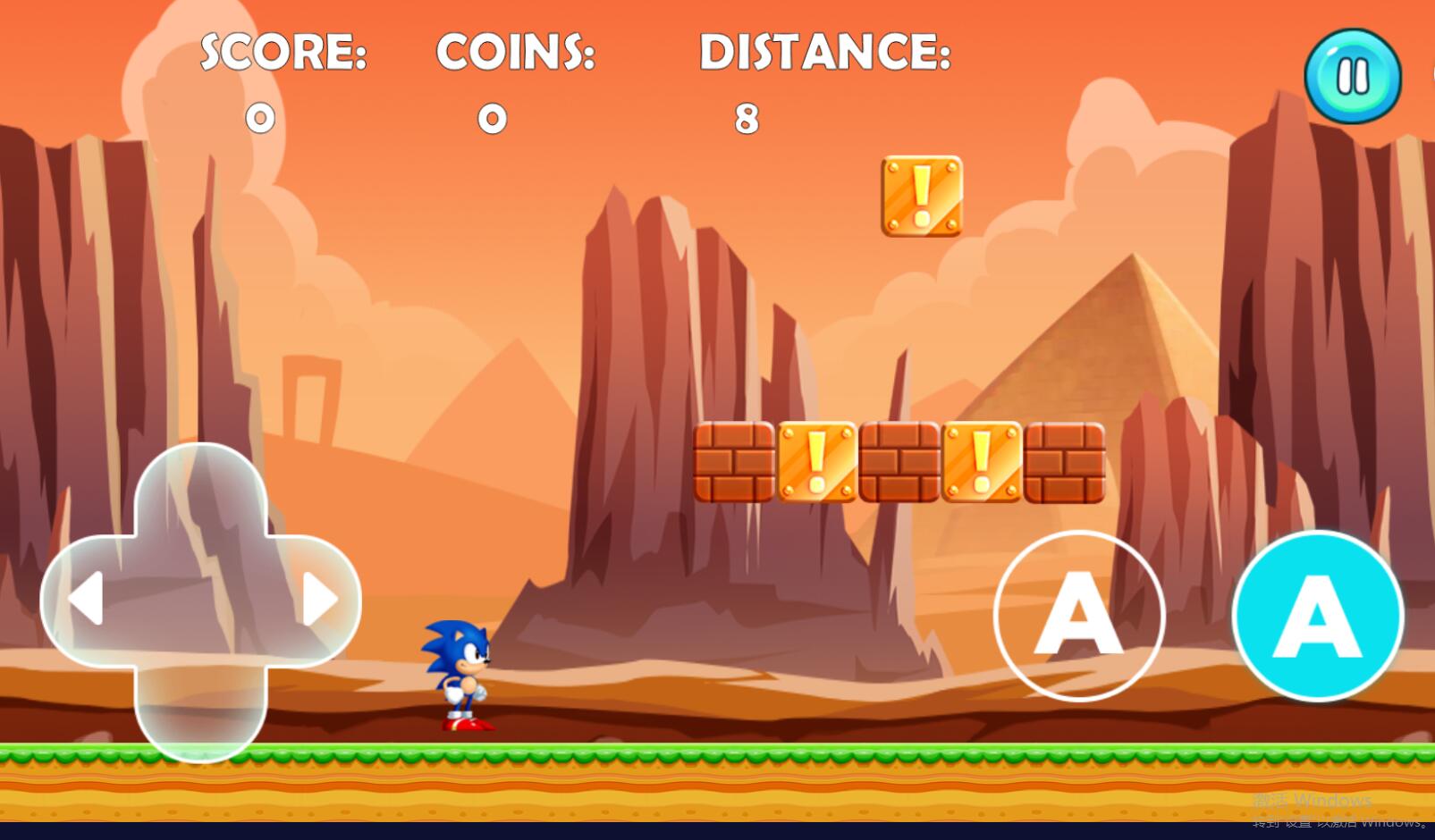Tap the white outlined A button
This screenshot has height=840, width=1435.
[1079, 617]
